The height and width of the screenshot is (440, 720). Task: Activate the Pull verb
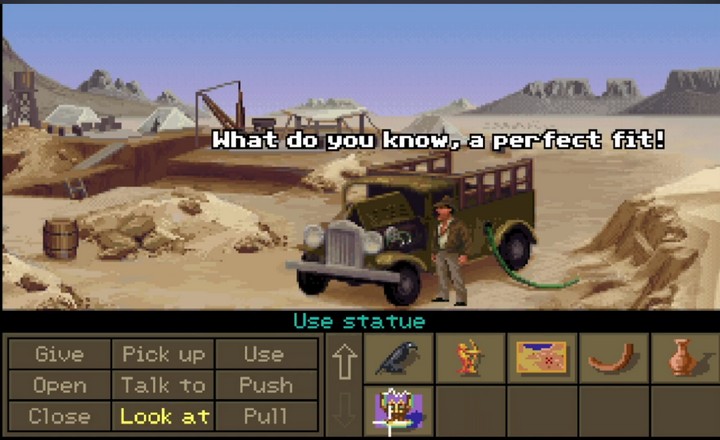pos(264,415)
